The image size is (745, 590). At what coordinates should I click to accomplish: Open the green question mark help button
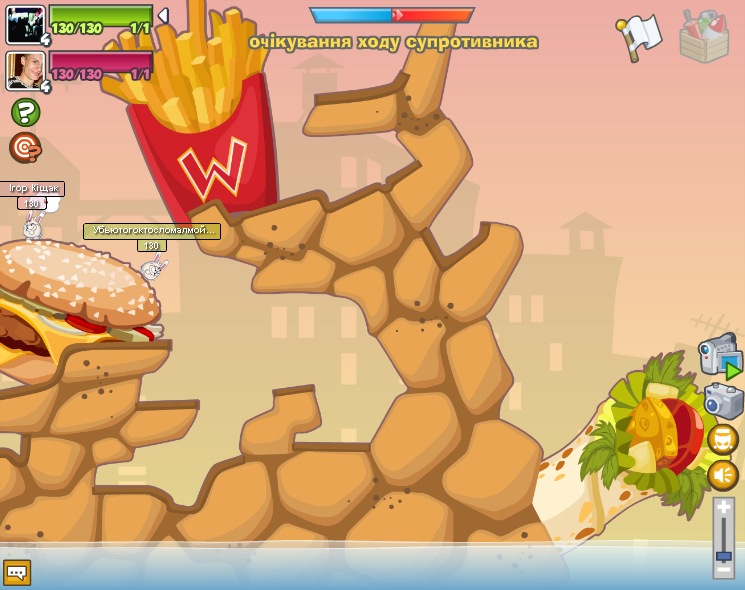click(x=26, y=112)
